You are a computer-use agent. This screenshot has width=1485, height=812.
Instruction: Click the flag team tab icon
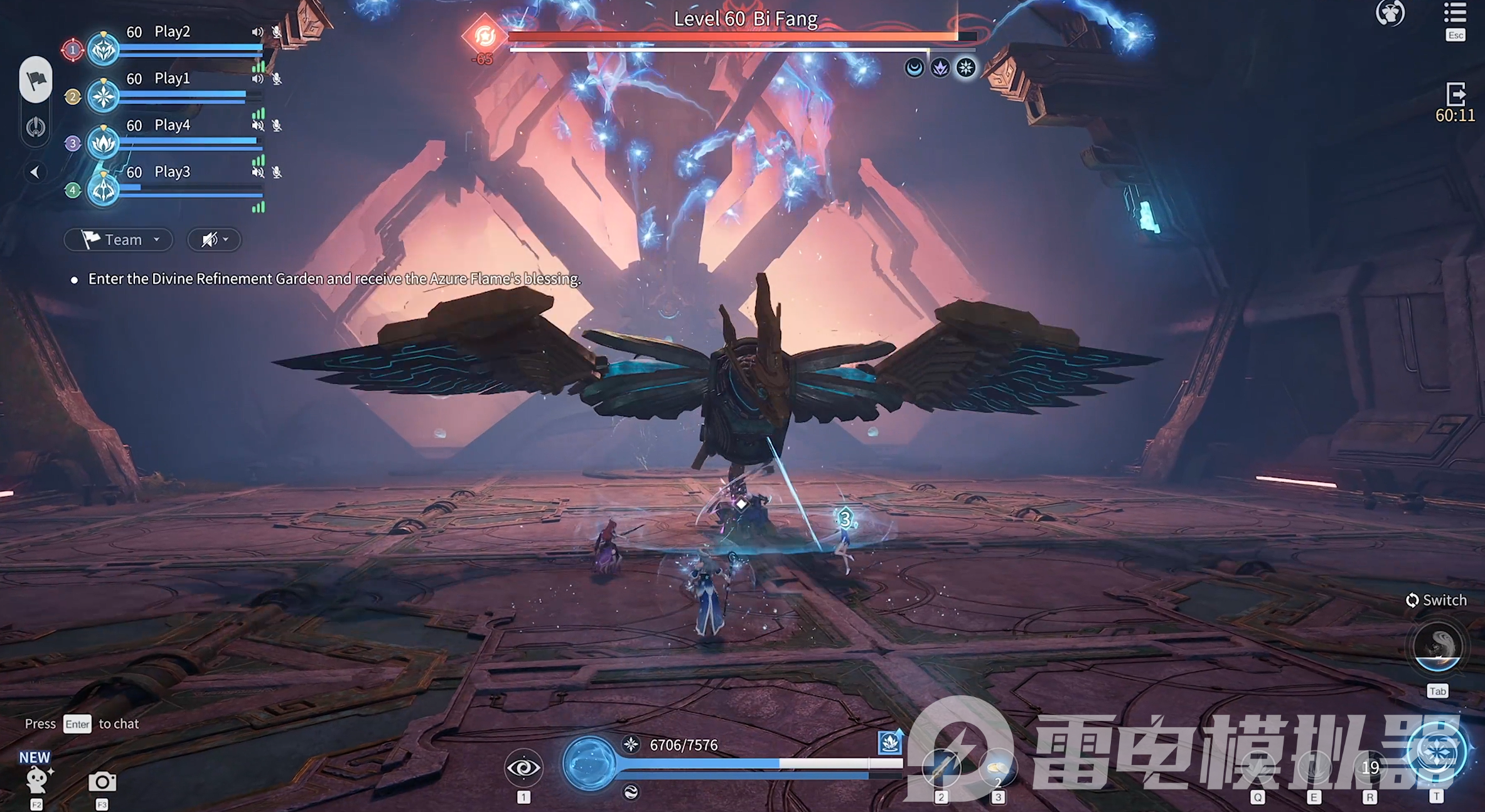(36, 80)
